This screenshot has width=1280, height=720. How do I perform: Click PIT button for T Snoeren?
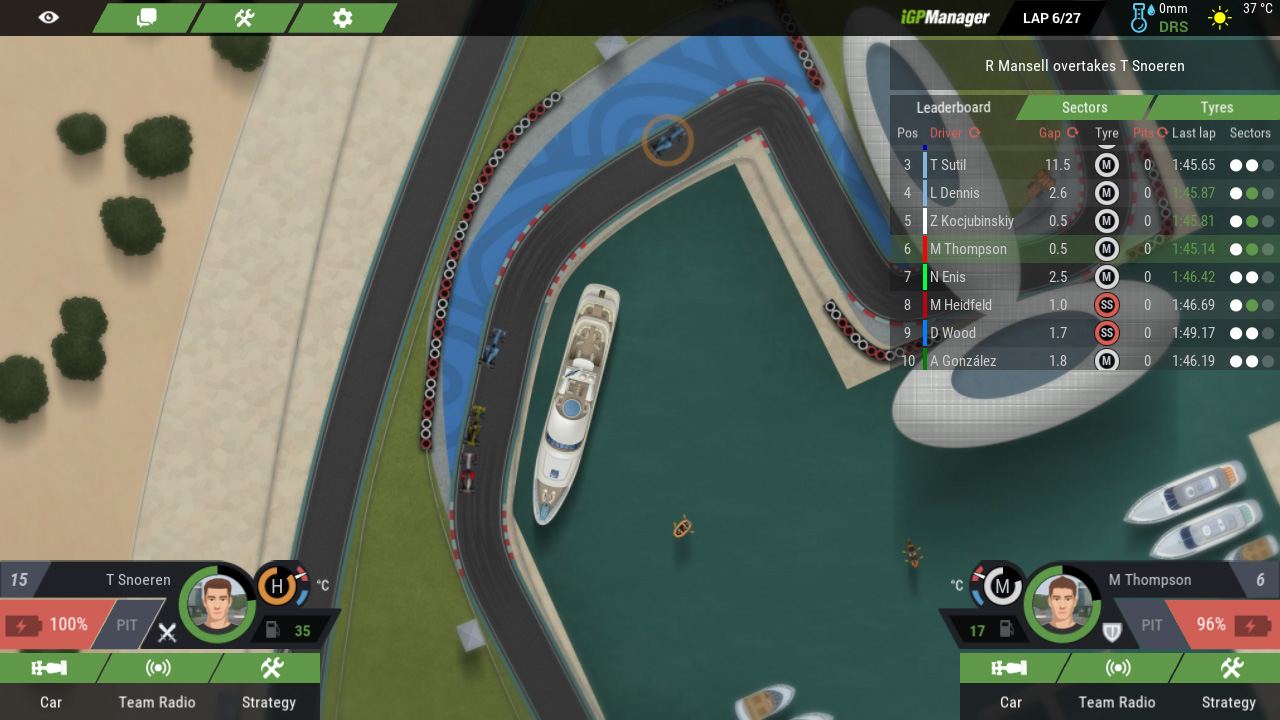coord(127,625)
